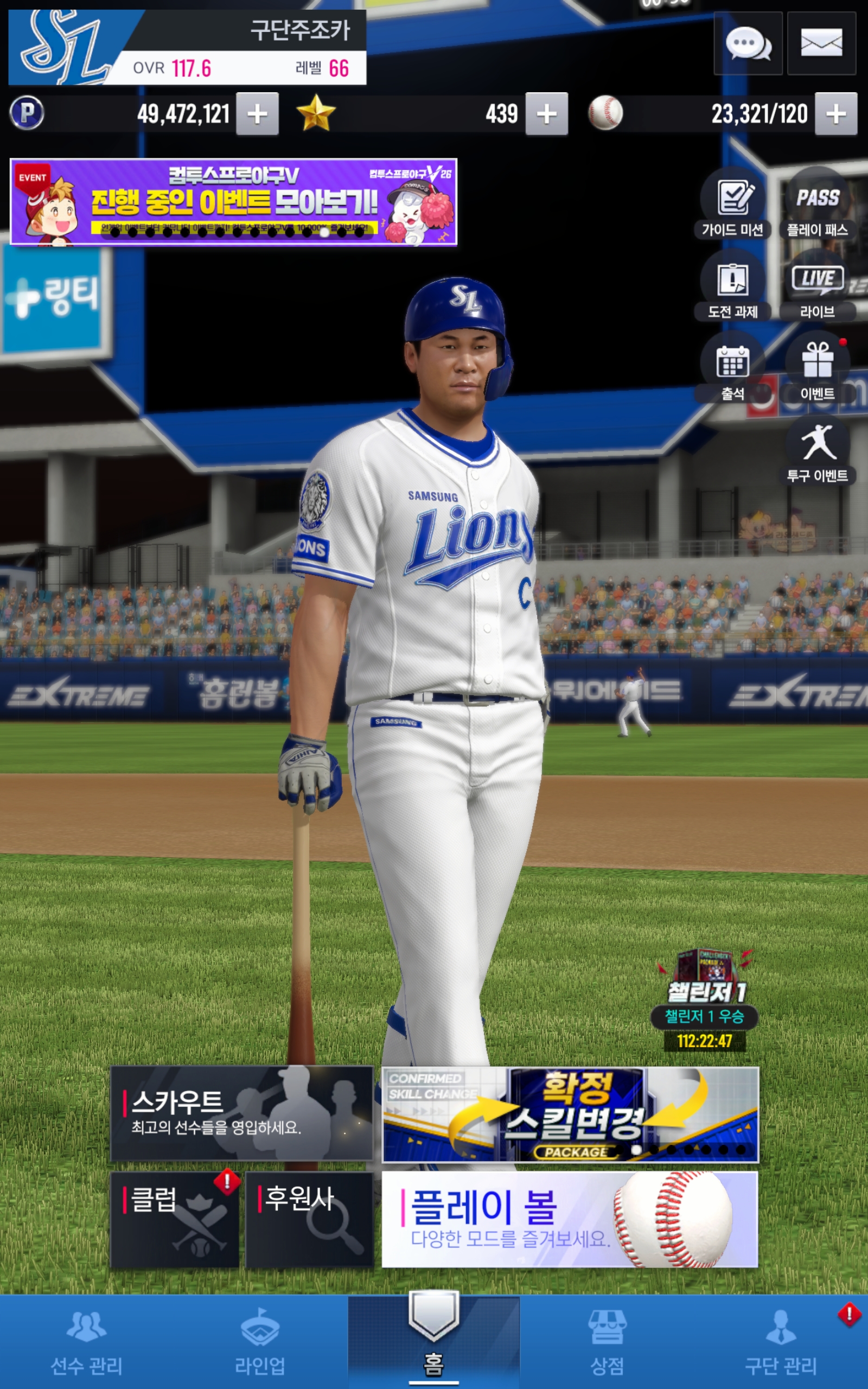The image size is (868, 1389).
Task: Switch to the 선수 관리 player management tab
Action: pos(87,1342)
